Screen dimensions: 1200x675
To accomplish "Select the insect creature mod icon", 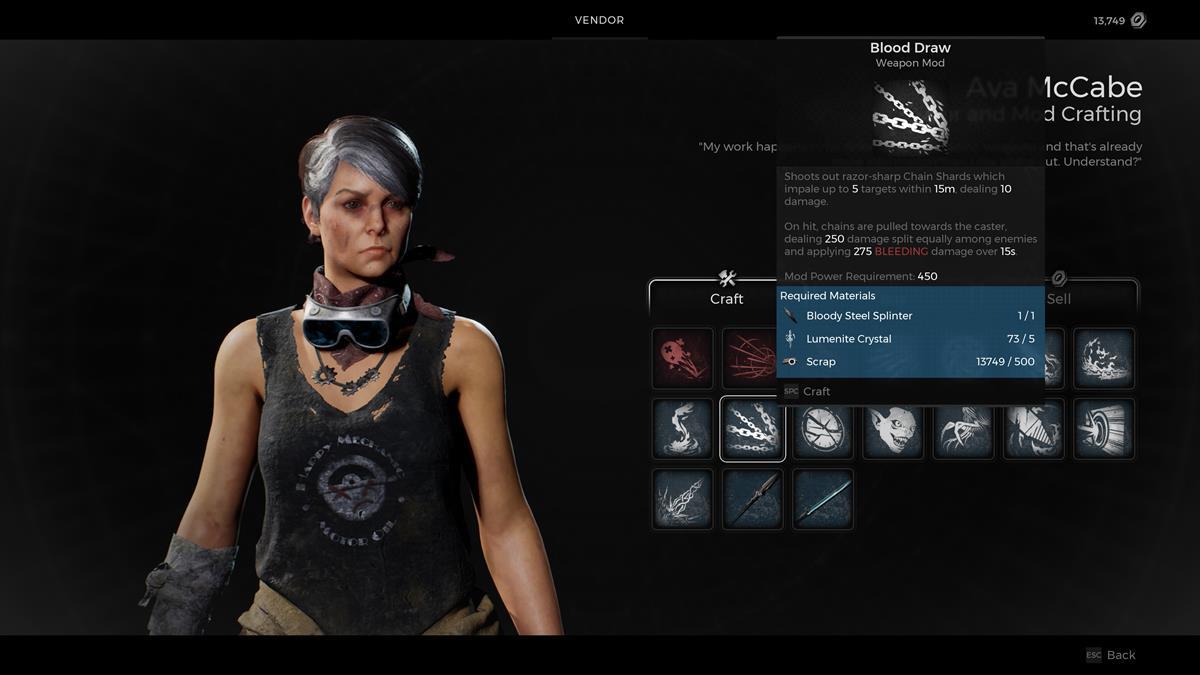I will [x=963, y=429].
